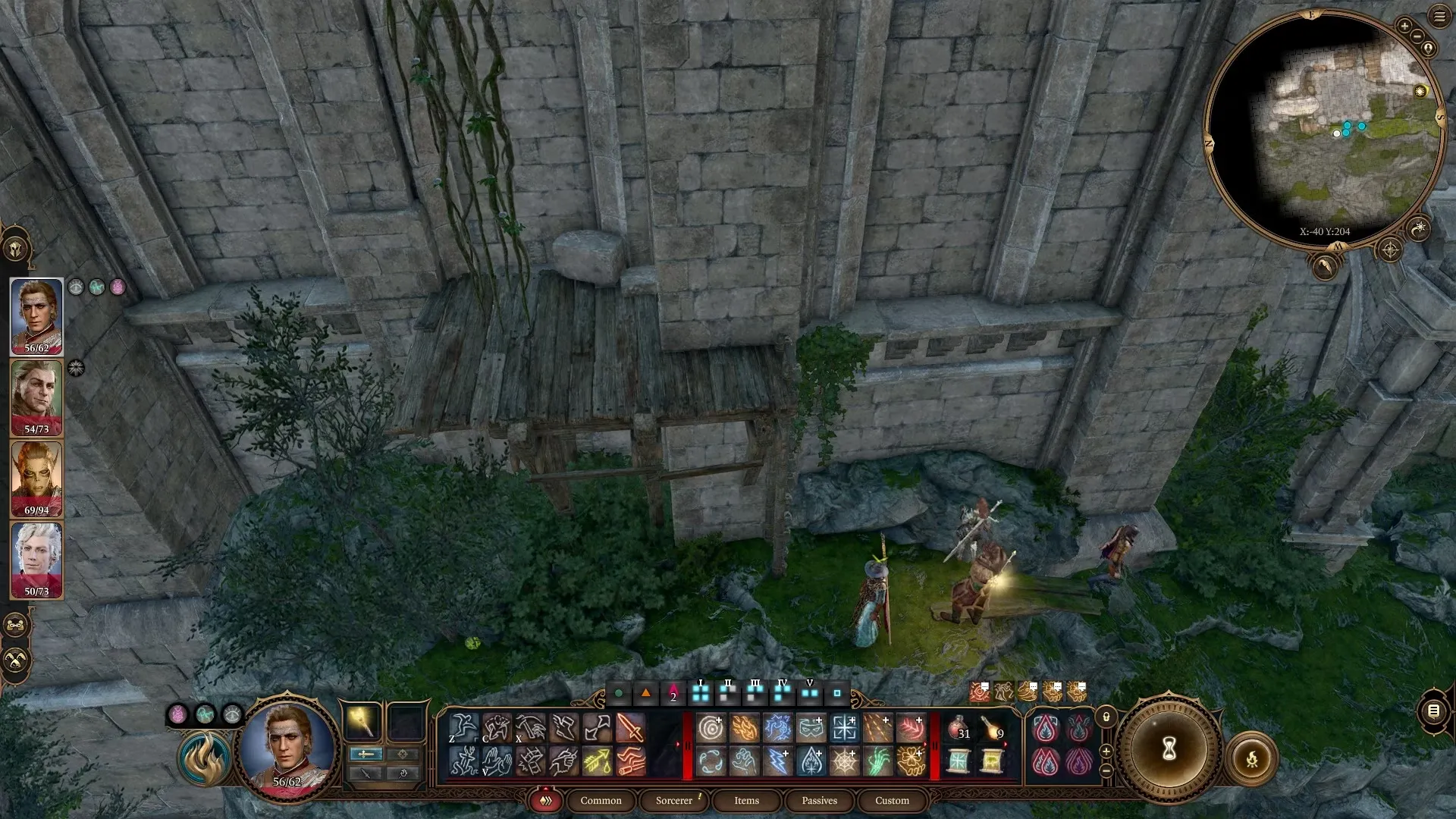Open the combat log scroll button
This screenshot has width=1456, height=819.
(x=1433, y=711)
